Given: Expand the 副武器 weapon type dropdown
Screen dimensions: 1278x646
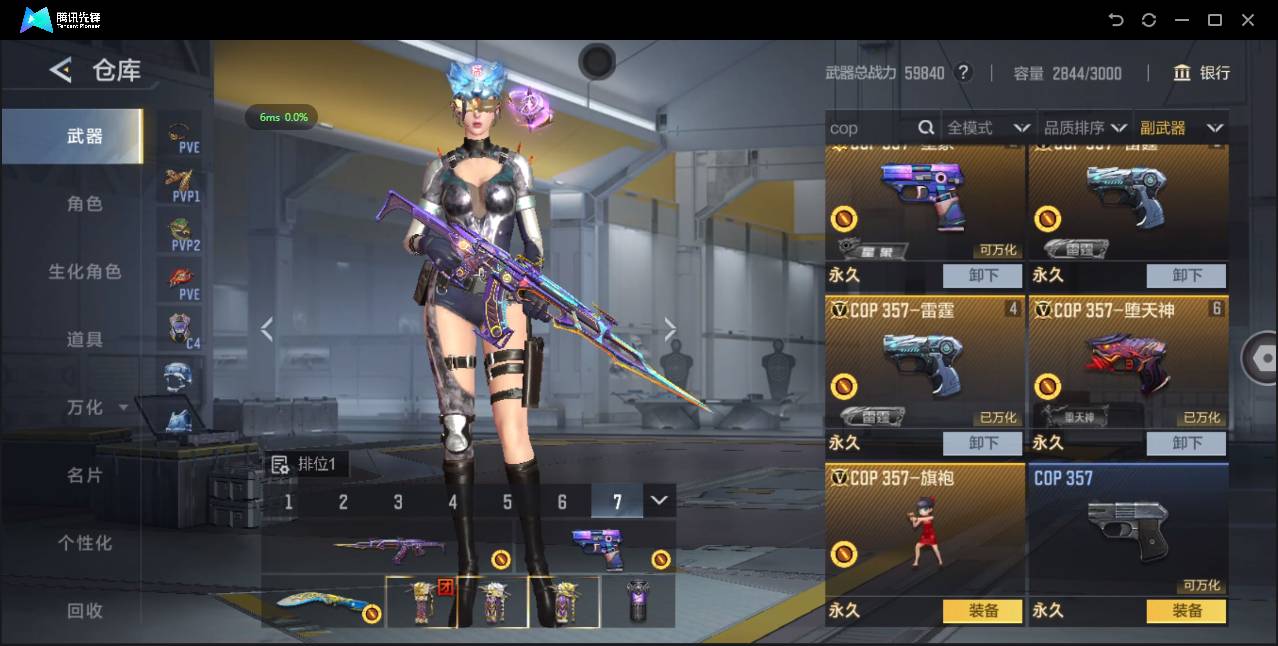Looking at the screenshot, I should [1180, 128].
